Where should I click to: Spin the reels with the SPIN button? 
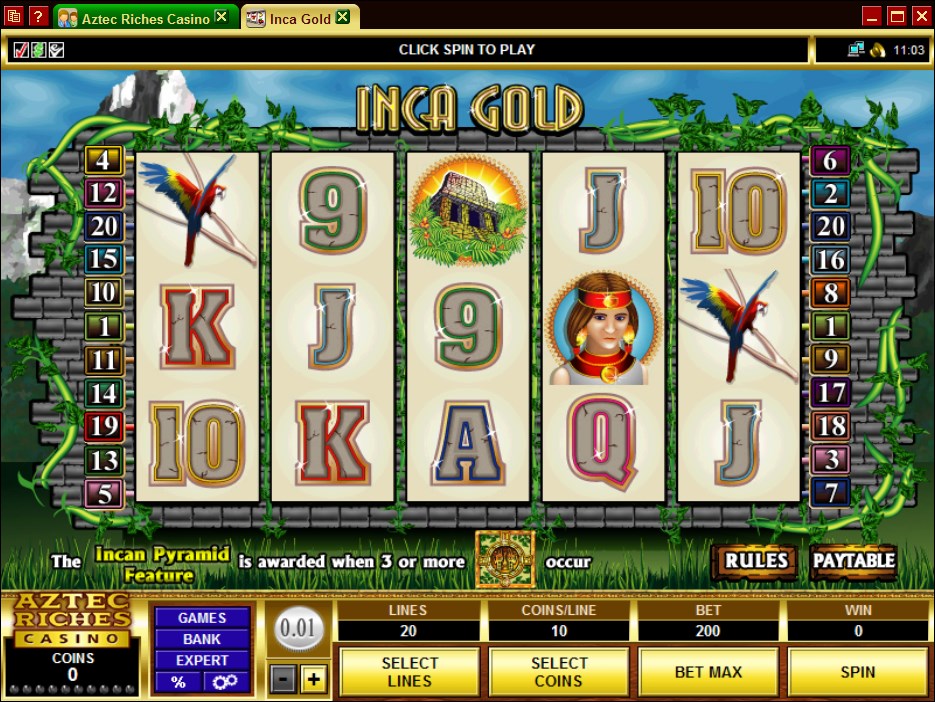857,671
